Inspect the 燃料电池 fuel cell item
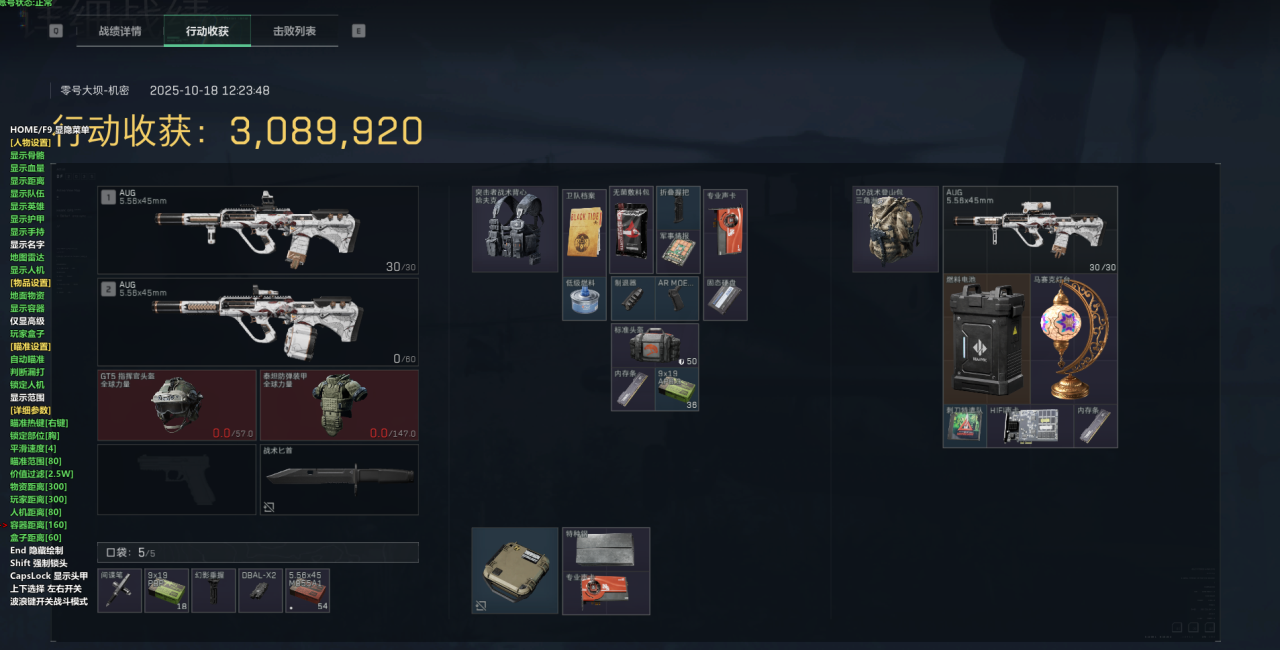The height and width of the screenshot is (650, 1280). [x=986, y=338]
